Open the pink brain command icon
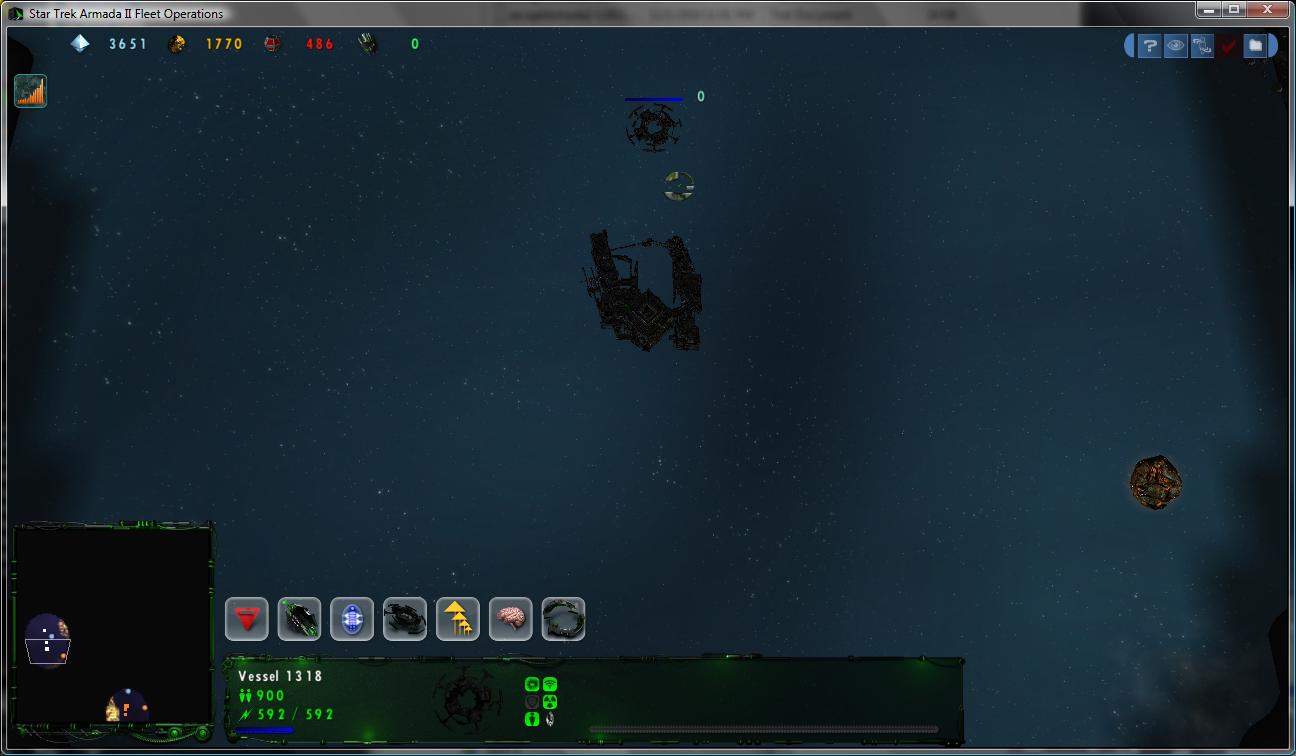1296x756 pixels. [x=511, y=619]
